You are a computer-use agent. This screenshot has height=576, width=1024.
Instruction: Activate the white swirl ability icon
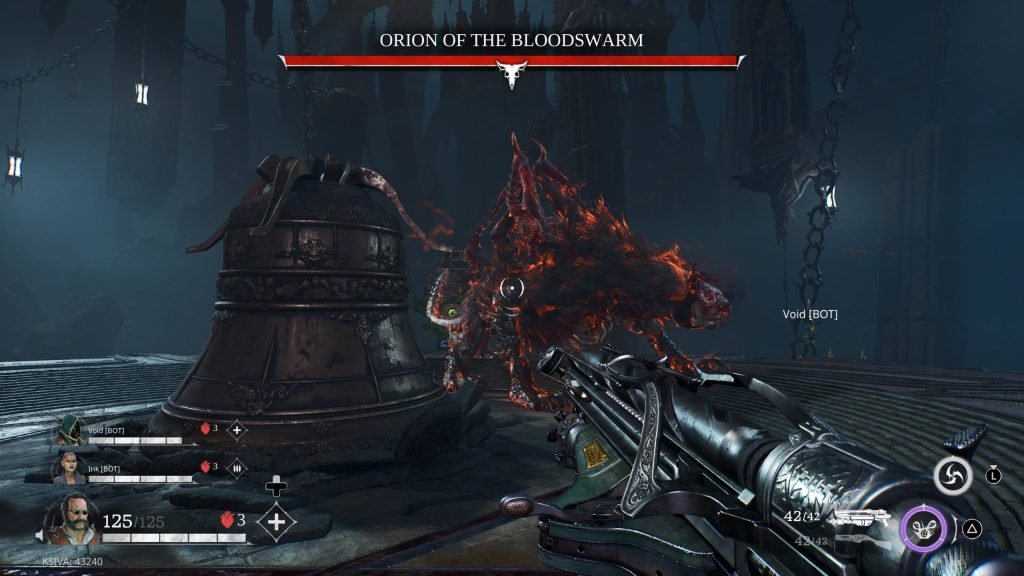pyautogui.click(x=953, y=475)
